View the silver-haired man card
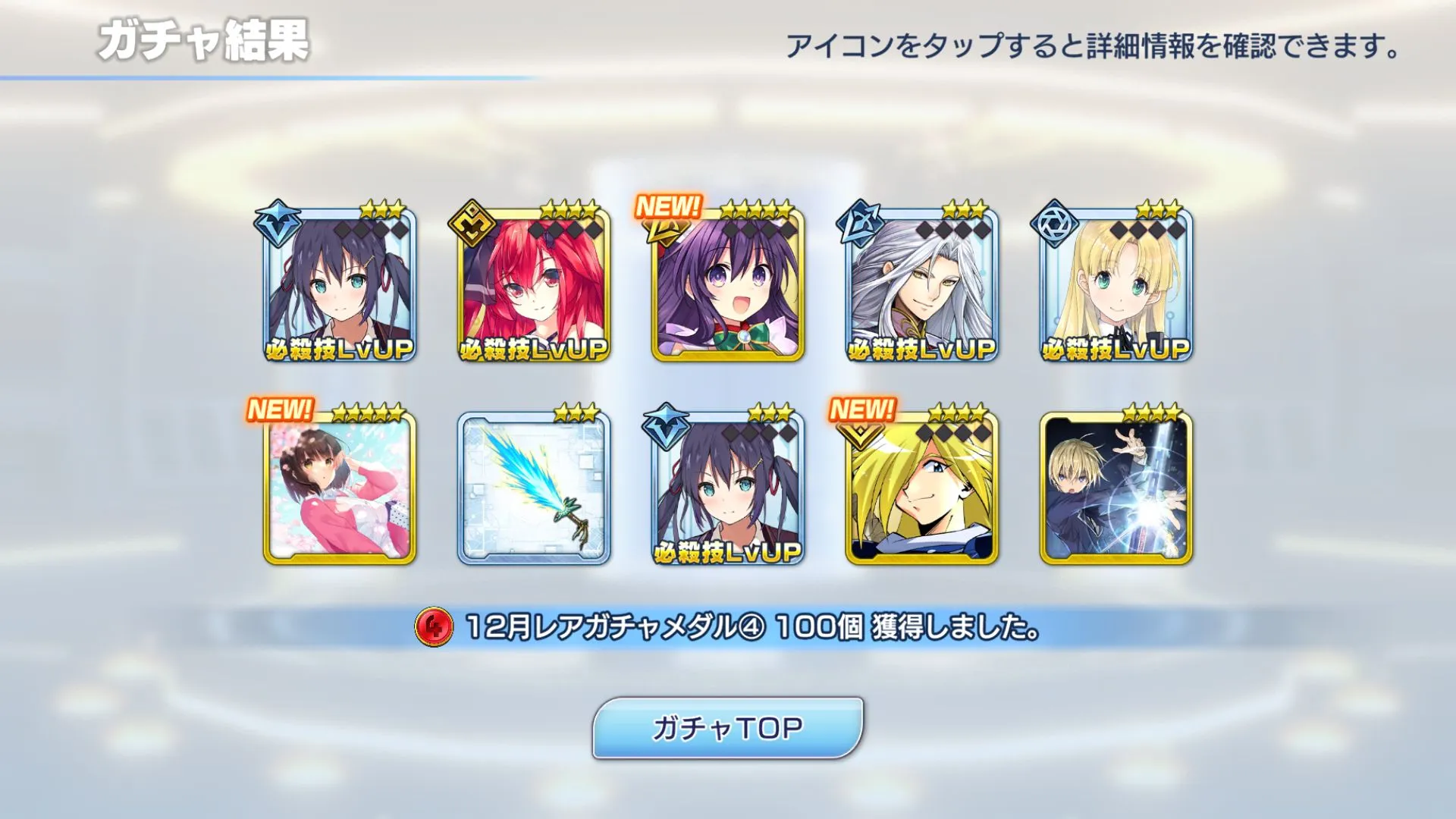This screenshot has height=819, width=1456. coord(922,284)
